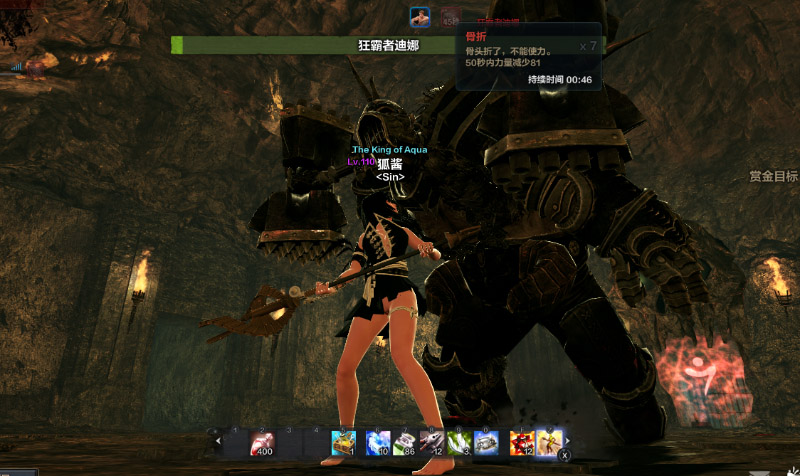Select the green feather hotbar item
The image size is (800, 476).
coord(459,442)
